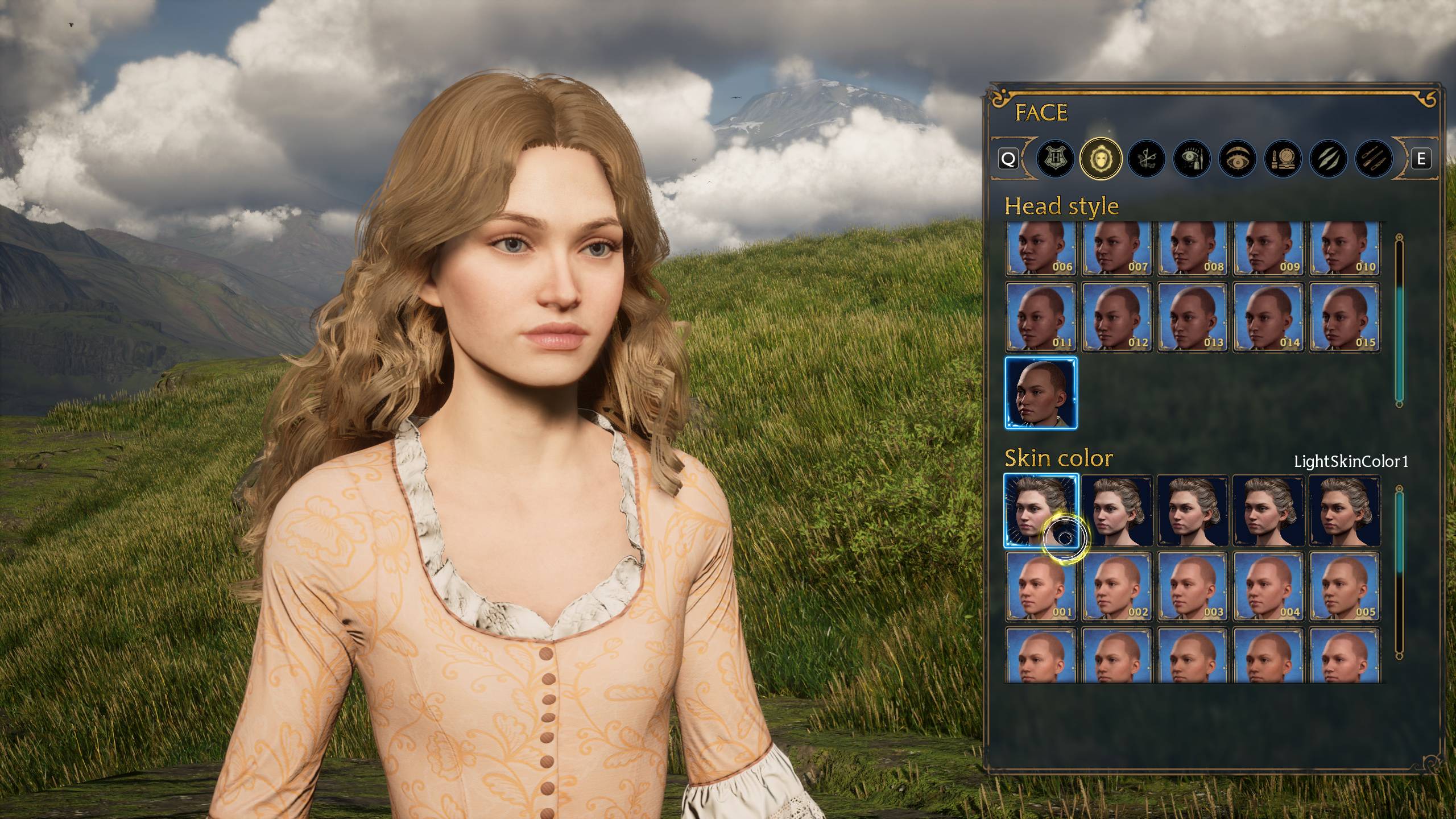
Task: Pick skin color thumbnail 005
Action: tap(1345, 586)
